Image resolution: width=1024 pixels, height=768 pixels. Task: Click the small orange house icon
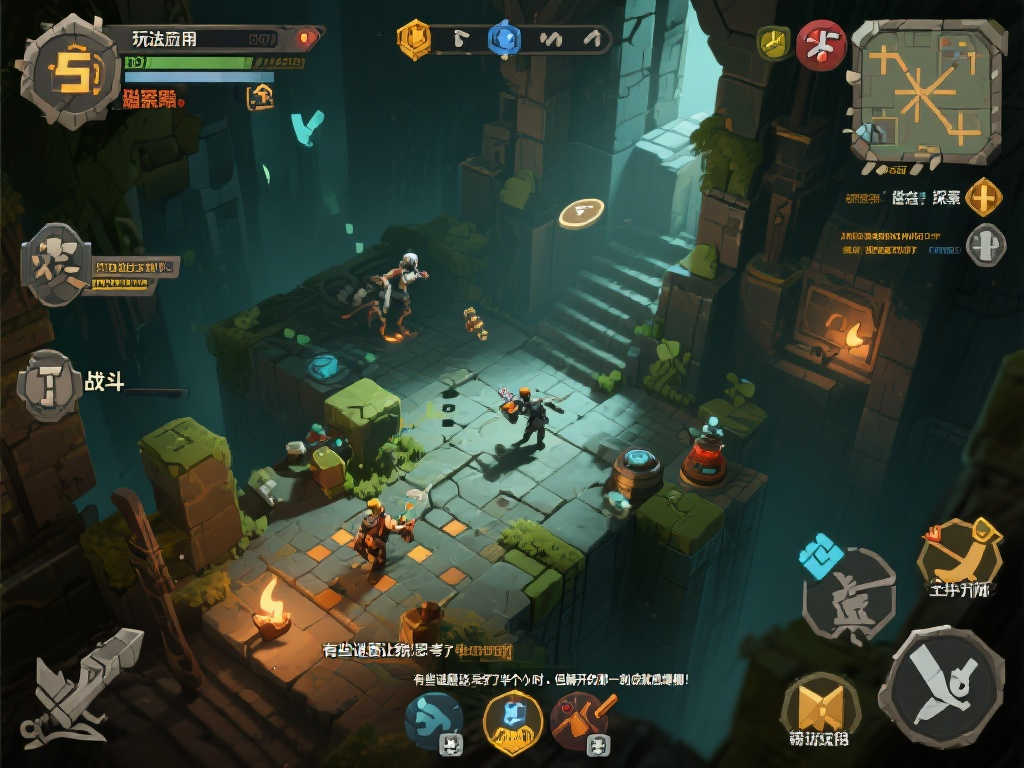click(259, 96)
